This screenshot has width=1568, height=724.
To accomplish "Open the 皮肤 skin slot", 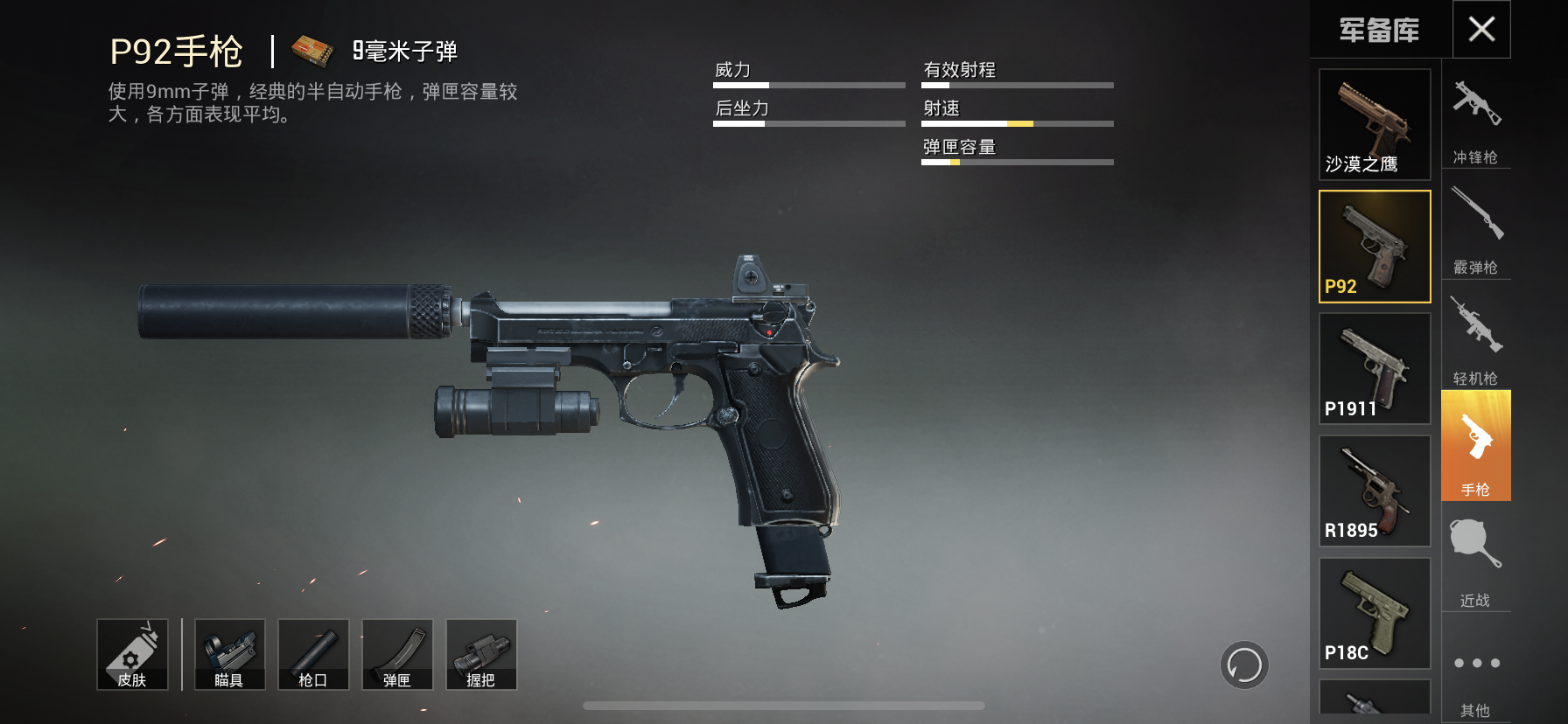I will pyautogui.click(x=133, y=654).
